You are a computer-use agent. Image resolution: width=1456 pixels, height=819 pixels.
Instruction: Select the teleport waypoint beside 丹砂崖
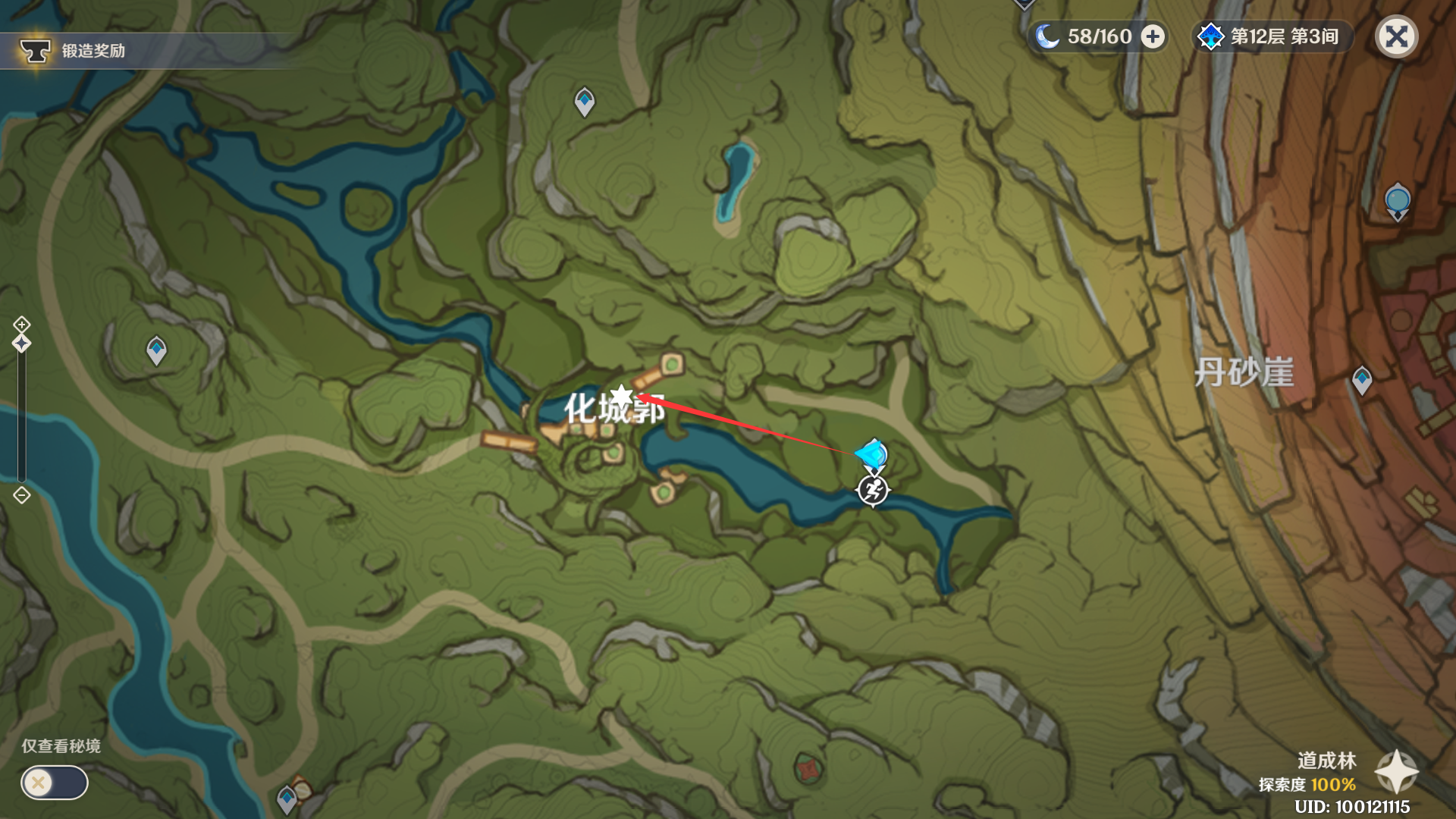point(1362,379)
